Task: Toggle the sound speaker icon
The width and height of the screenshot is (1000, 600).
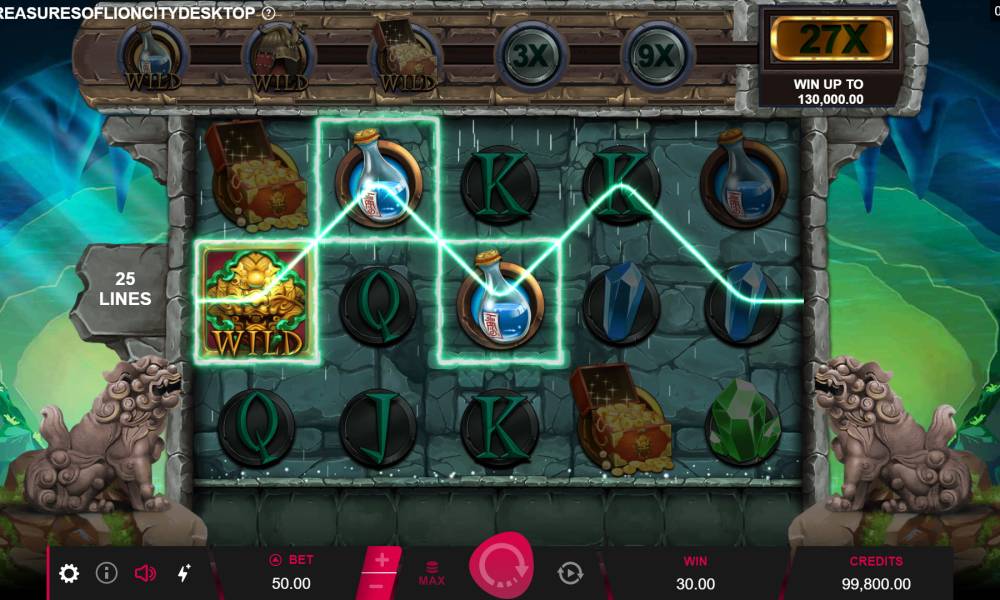Action: (145, 573)
